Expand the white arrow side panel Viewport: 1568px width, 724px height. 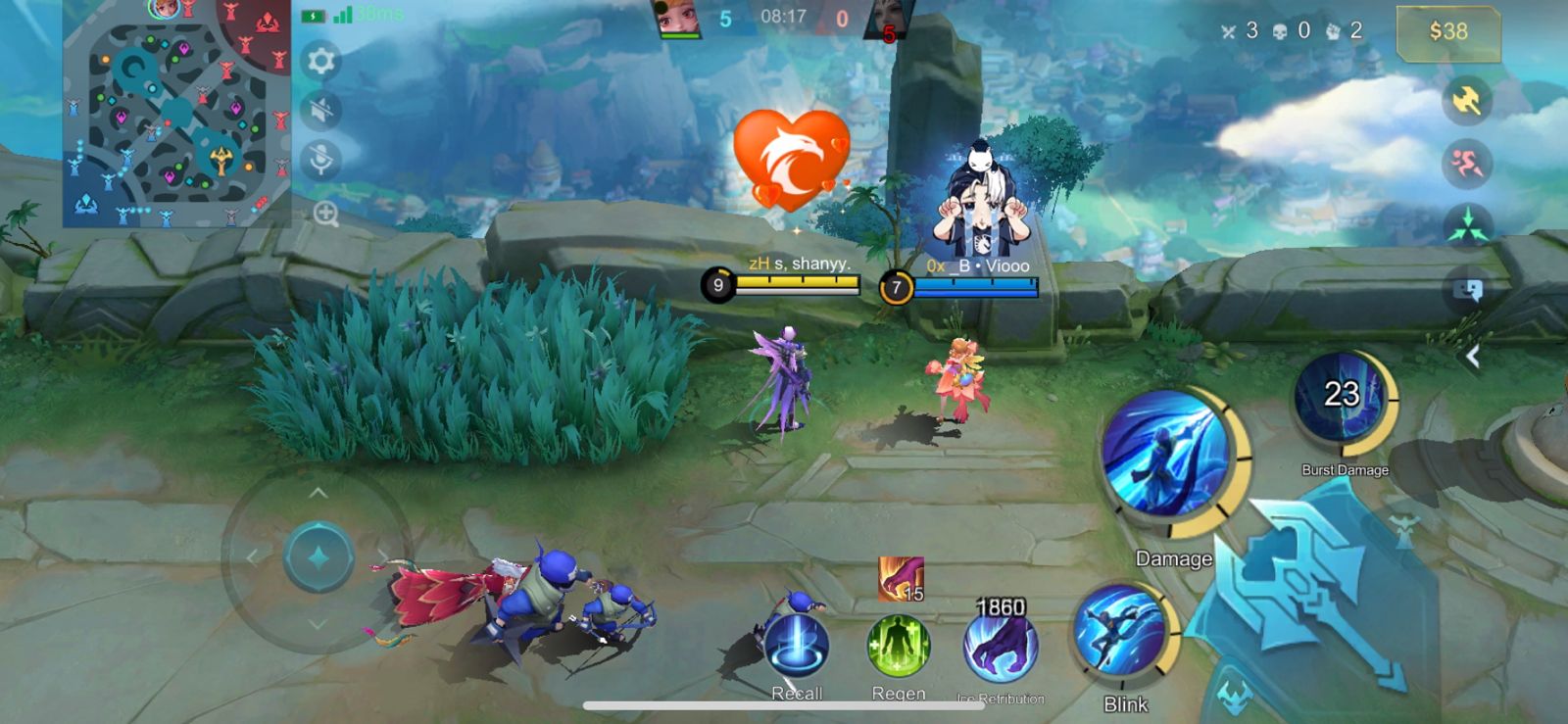coord(1472,358)
